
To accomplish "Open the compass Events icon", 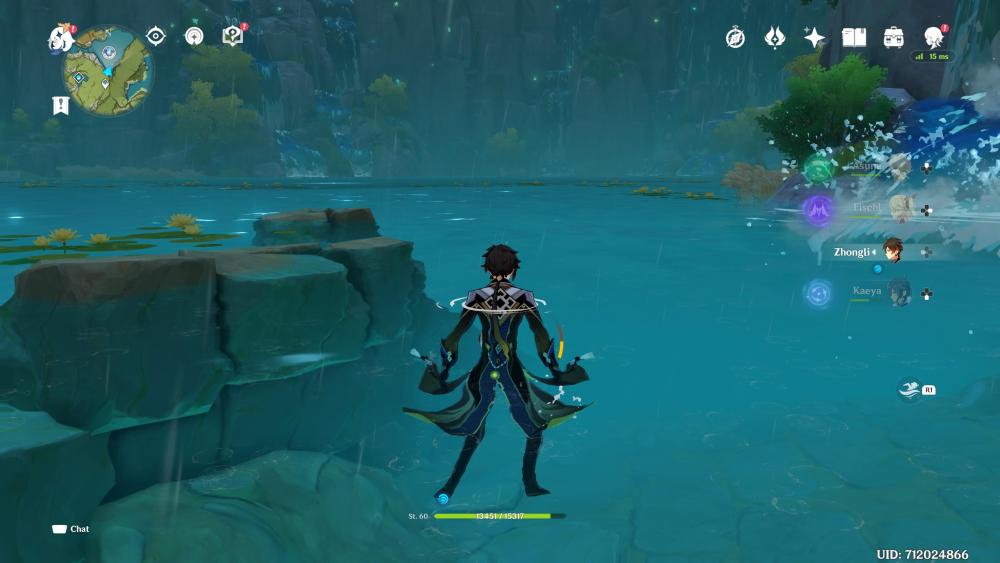I will [x=735, y=38].
